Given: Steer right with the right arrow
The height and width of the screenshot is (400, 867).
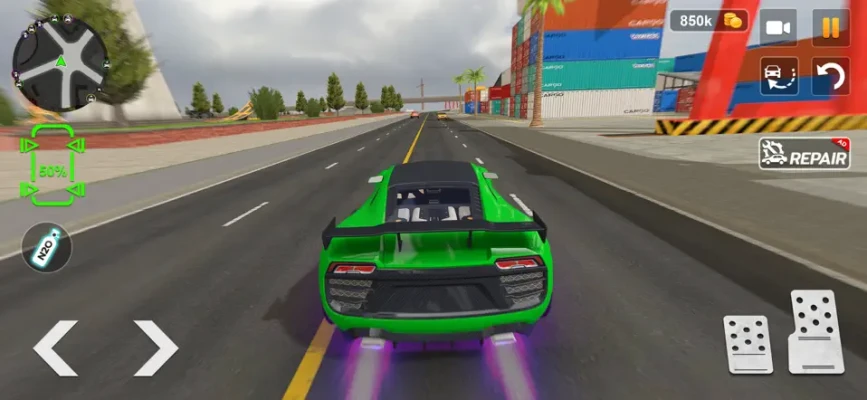Looking at the screenshot, I should 155,348.
